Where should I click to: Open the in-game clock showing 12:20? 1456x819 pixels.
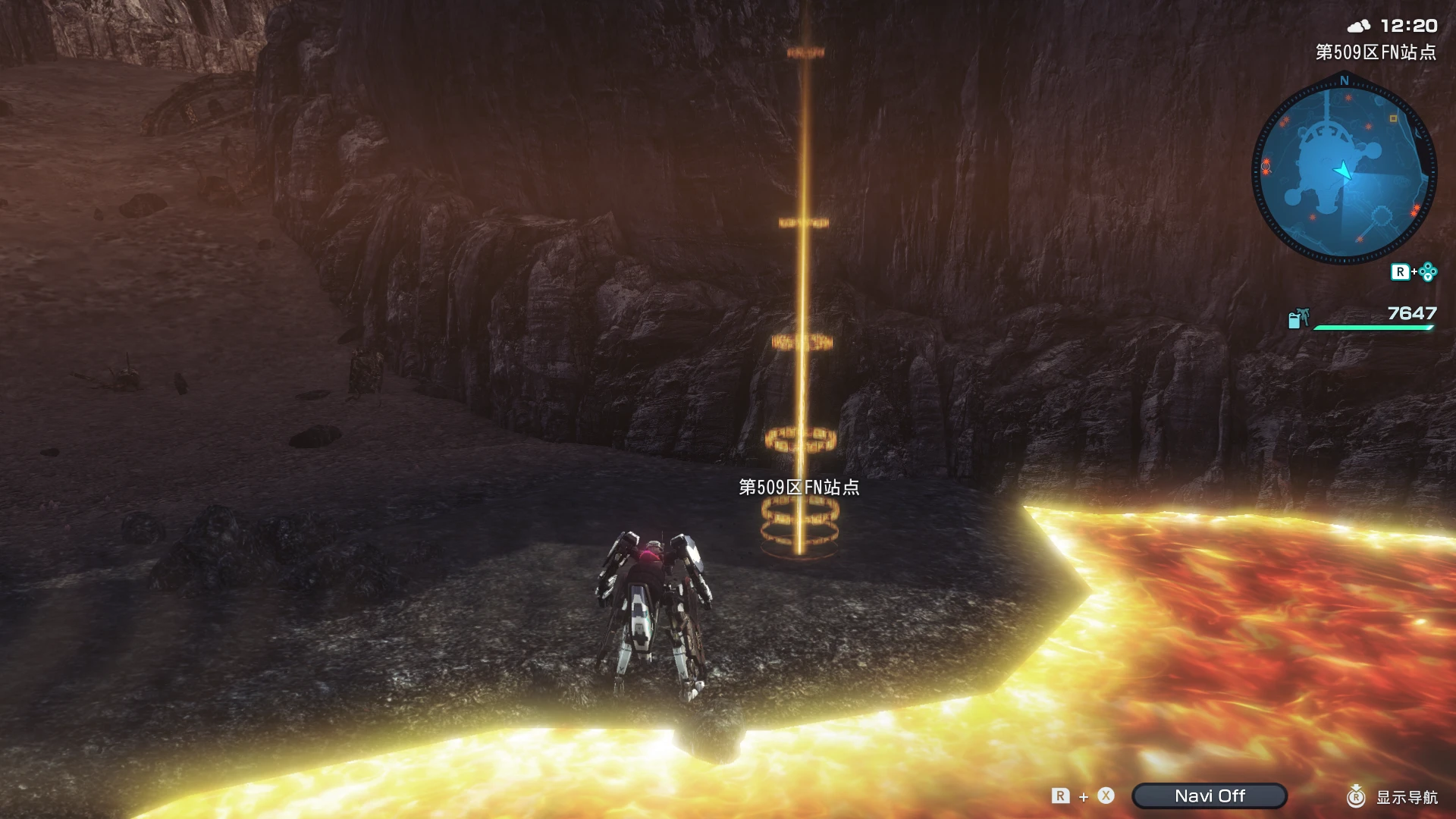(x=1408, y=26)
